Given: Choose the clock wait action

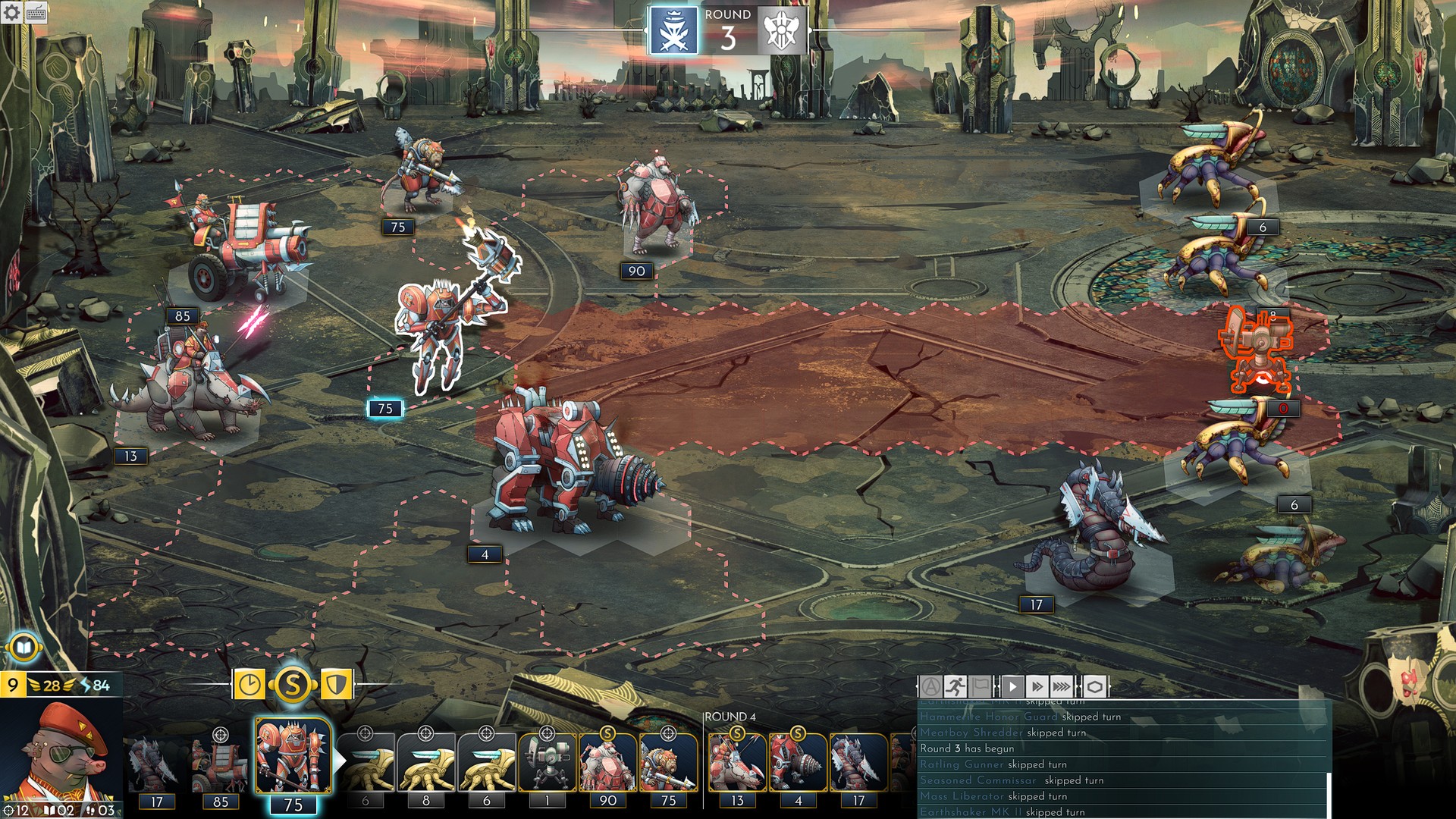Looking at the screenshot, I should 249,686.
